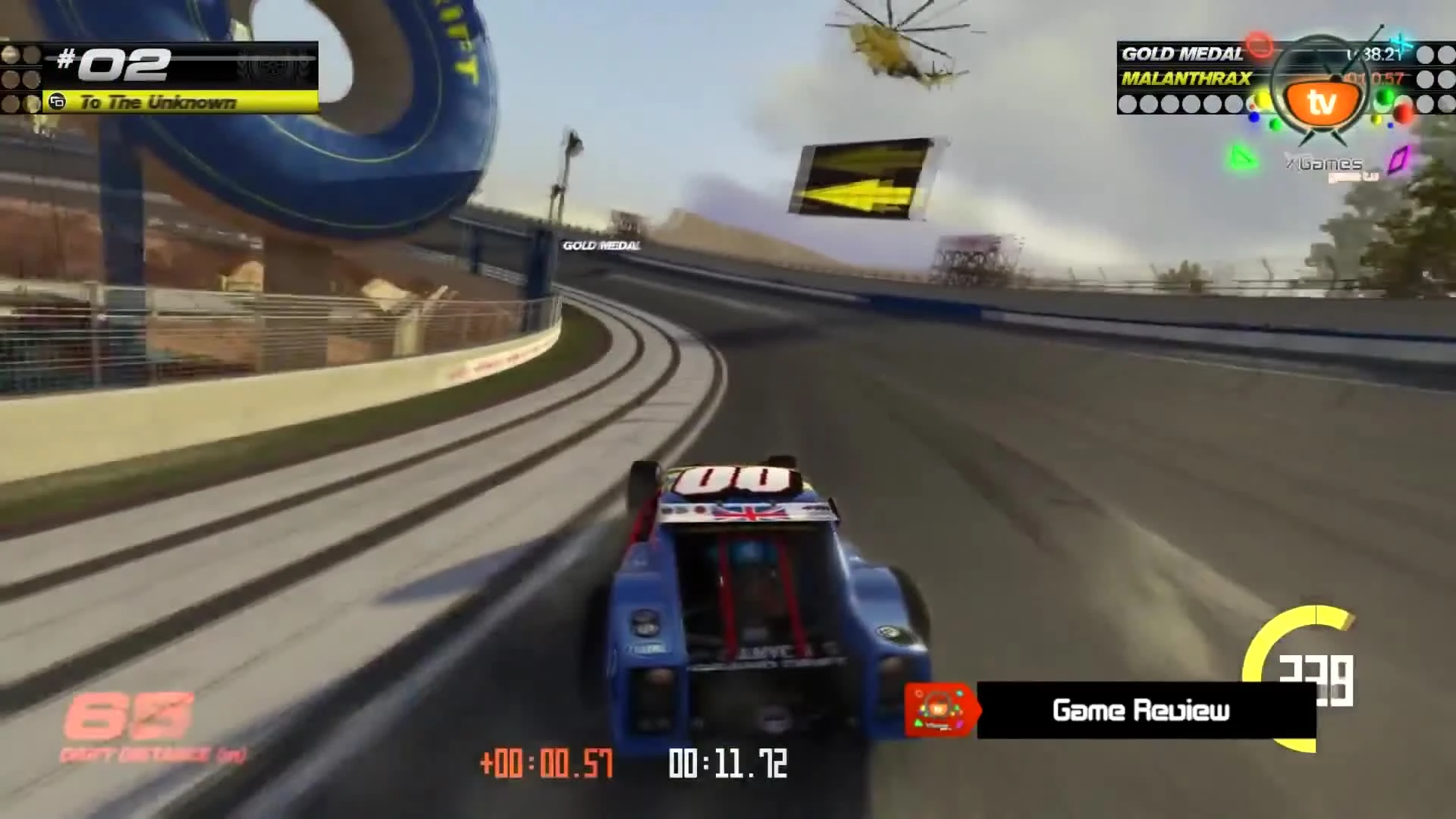Click the cyan star burst icon top right
Screen dimensions: 1456x819
(1403, 42)
